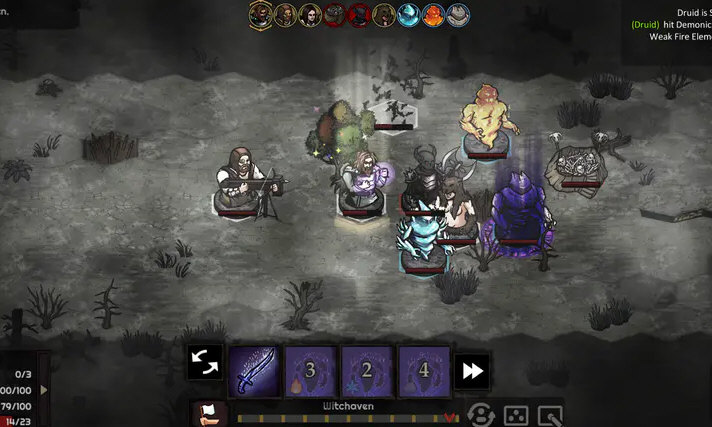Image resolution: width=712 pixels, height=427 pixels.
Task: Choose the ability on cooldown 4
Action: pos(424,370)
